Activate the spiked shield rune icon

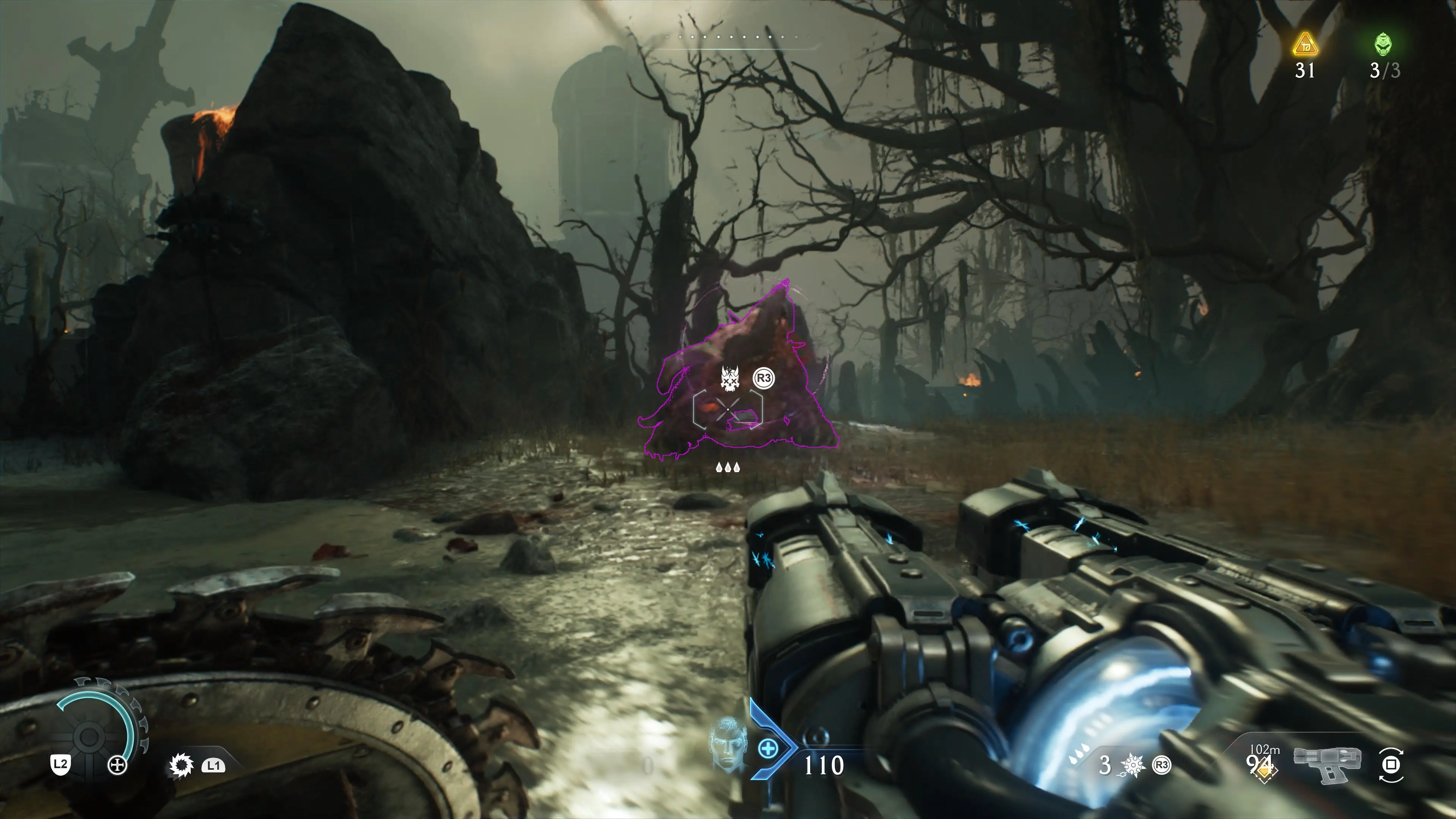tap(181, 766)
